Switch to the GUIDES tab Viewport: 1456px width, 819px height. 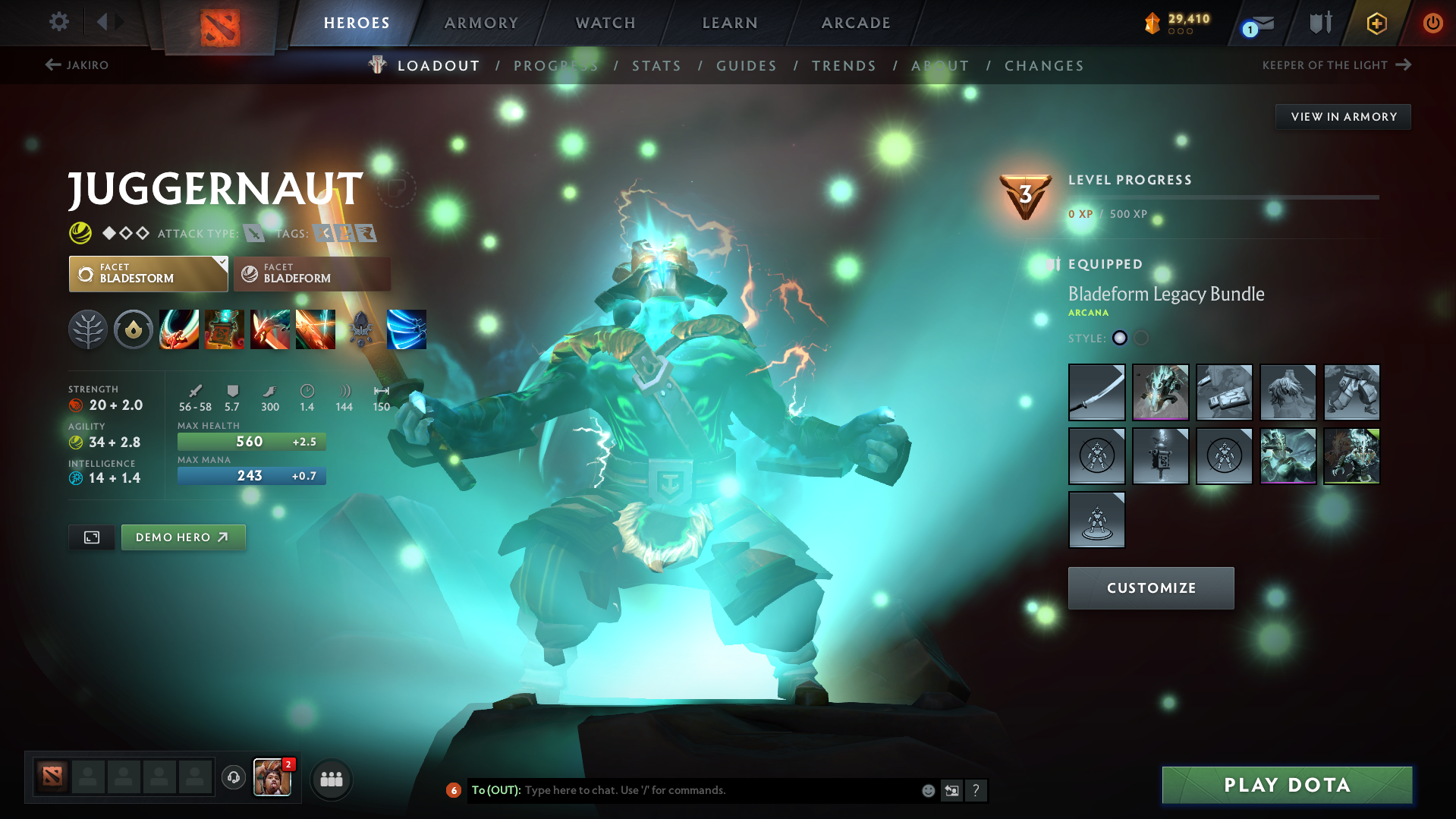(746, 65)
